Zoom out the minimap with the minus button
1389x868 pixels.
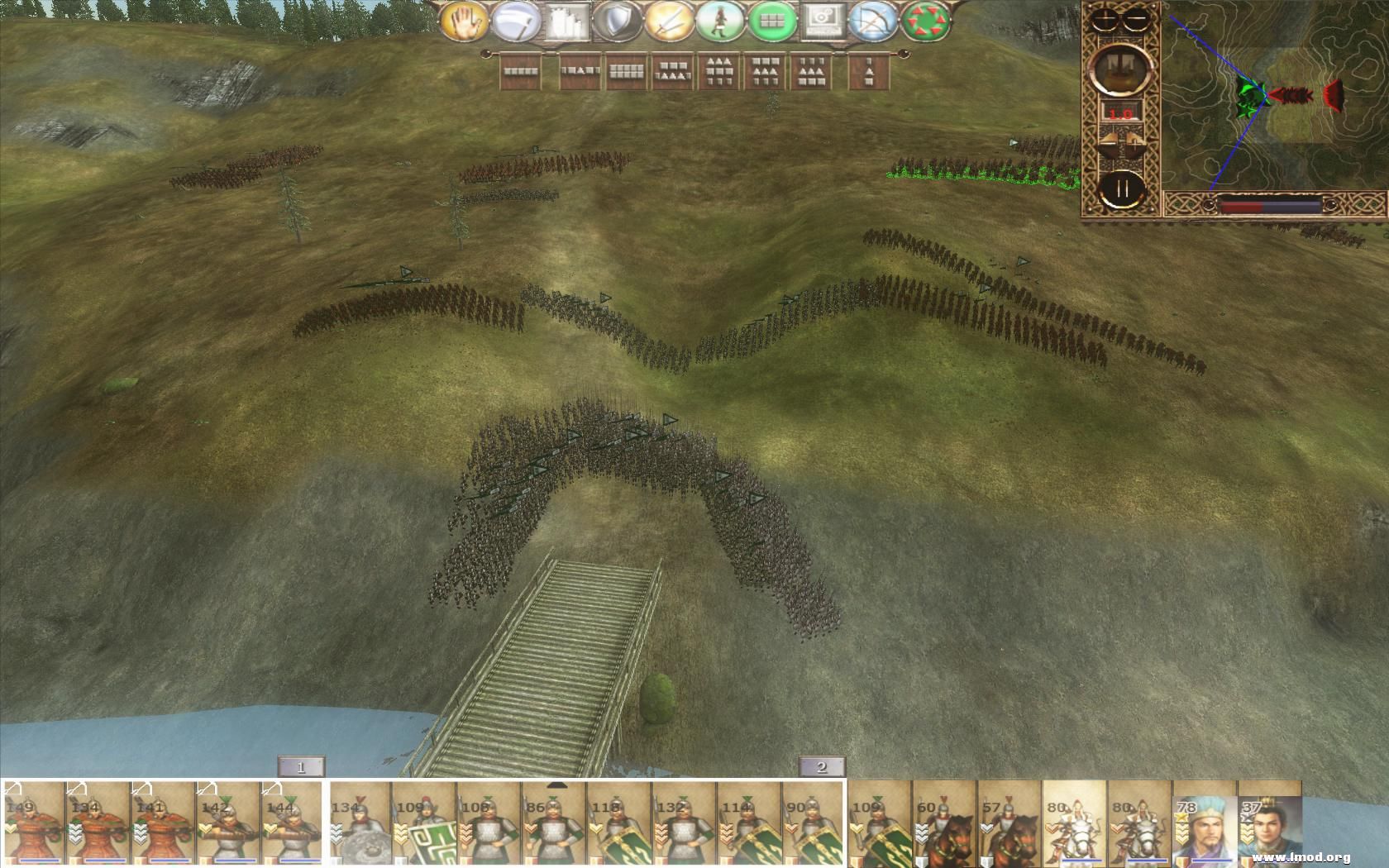pos(1135,19)
